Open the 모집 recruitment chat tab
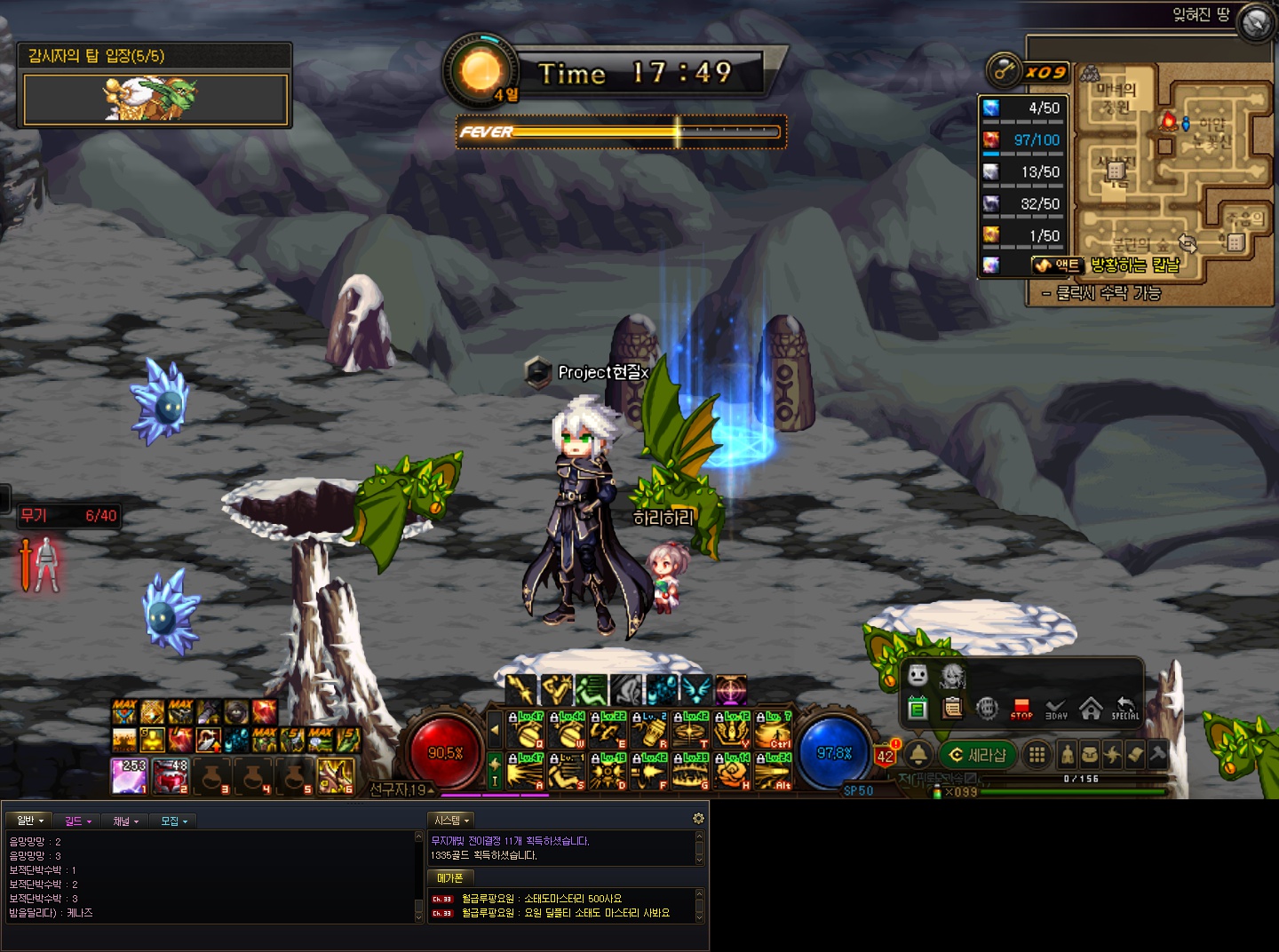 pyautogui.click(x=173, y=821)
